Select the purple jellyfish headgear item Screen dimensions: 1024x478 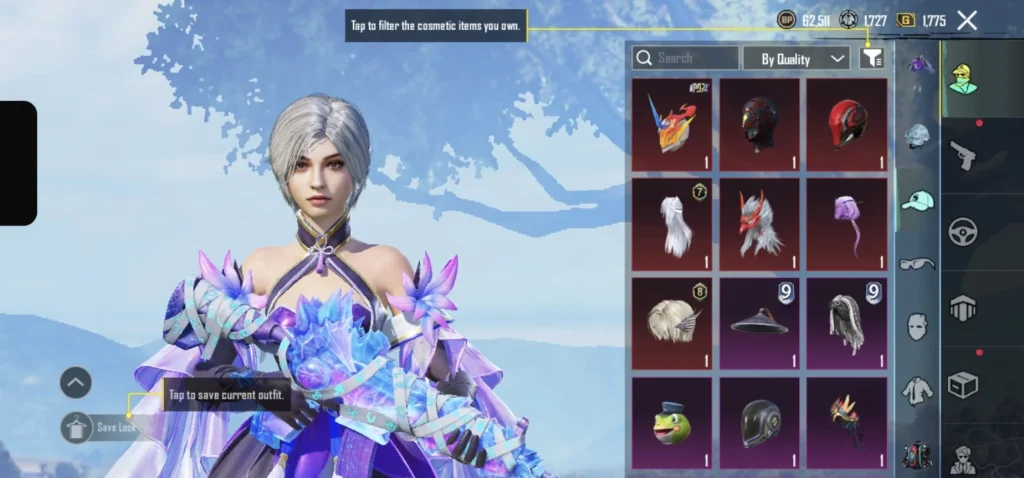(x=846, y=224)
